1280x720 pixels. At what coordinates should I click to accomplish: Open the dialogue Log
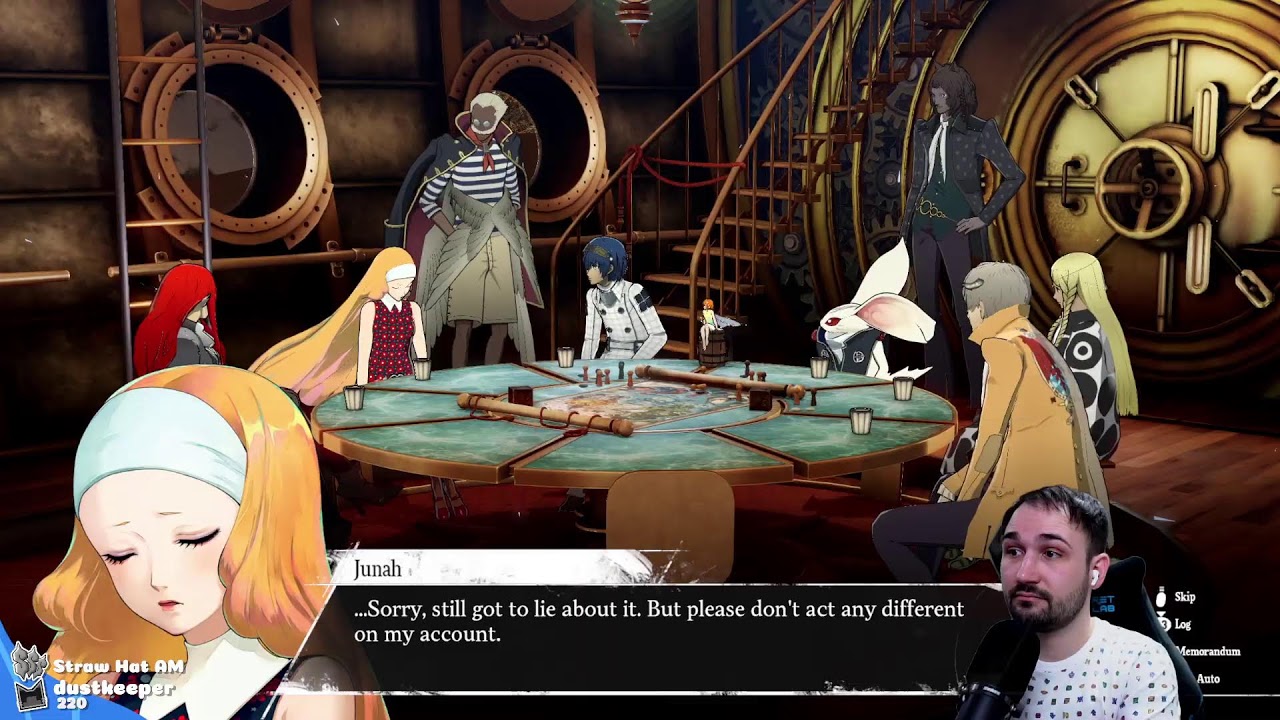[x=1182, y=624]
